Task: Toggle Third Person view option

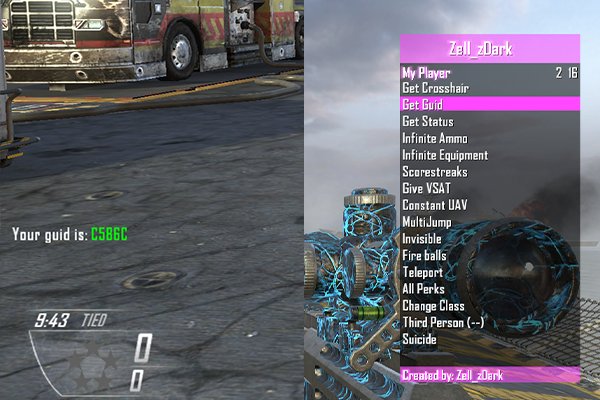Action: click(443, 322)
